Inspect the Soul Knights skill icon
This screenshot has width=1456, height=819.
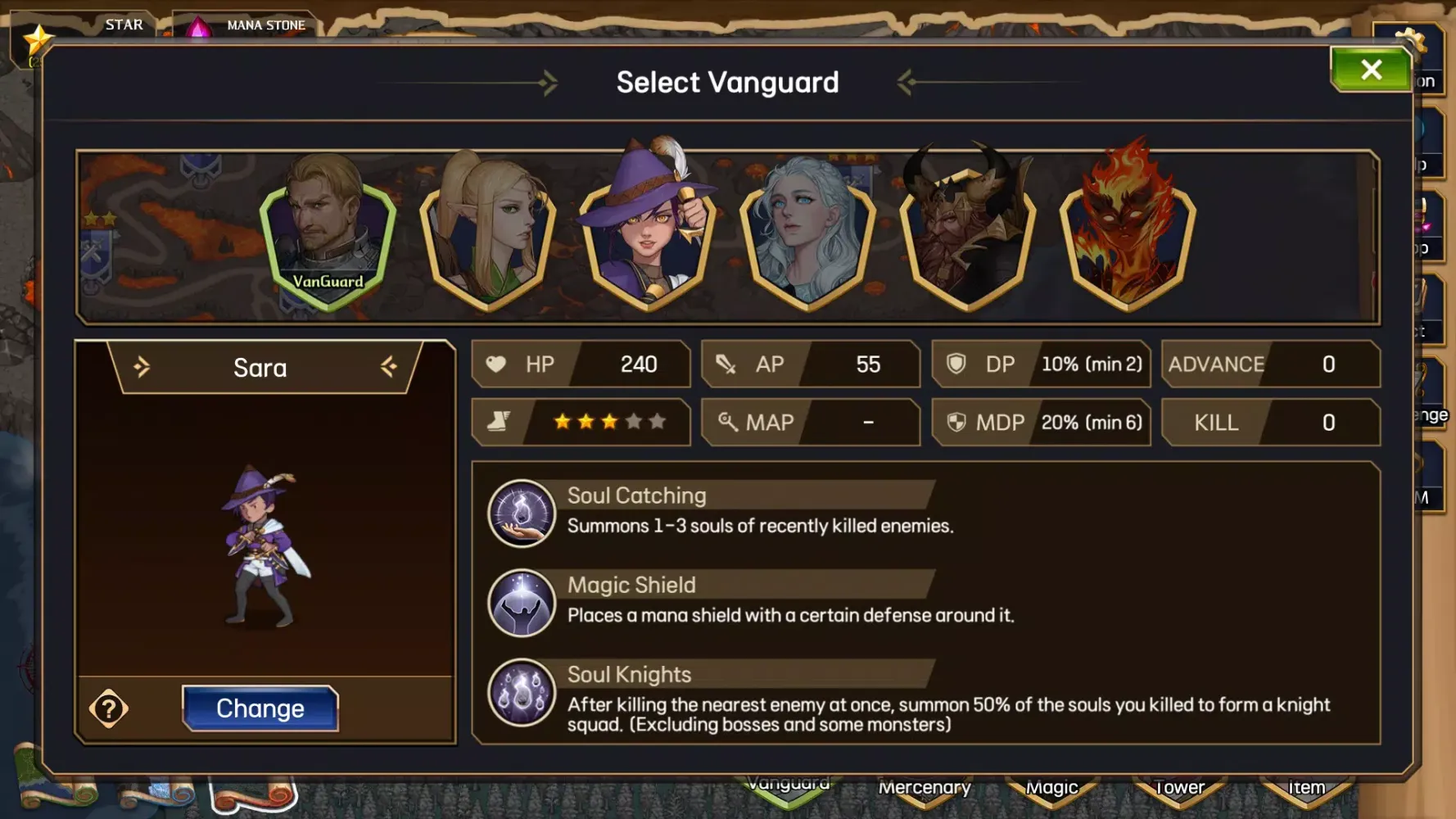click(x=522, y=693)
